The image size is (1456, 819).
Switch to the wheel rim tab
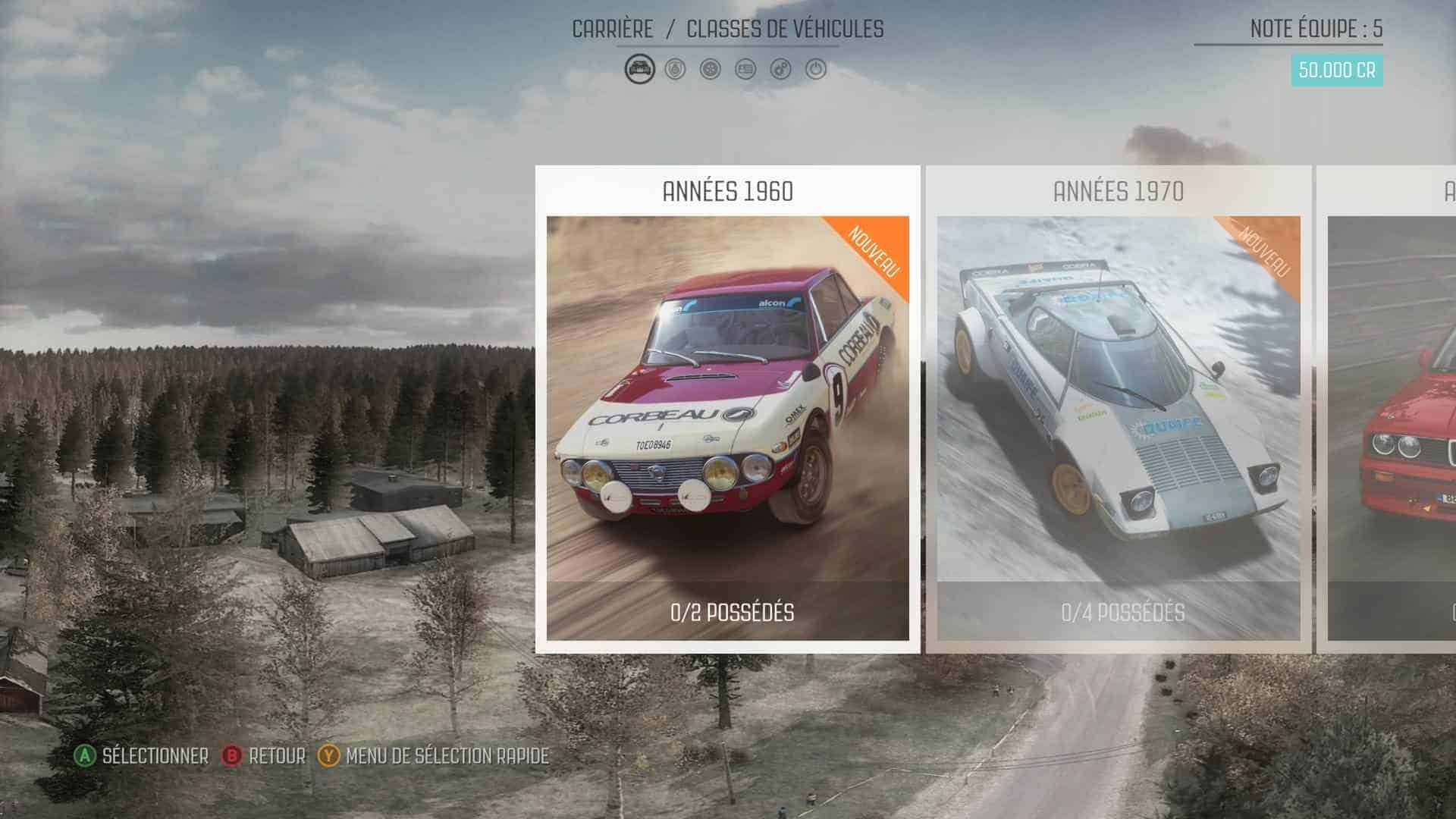[x=711, y=70]
